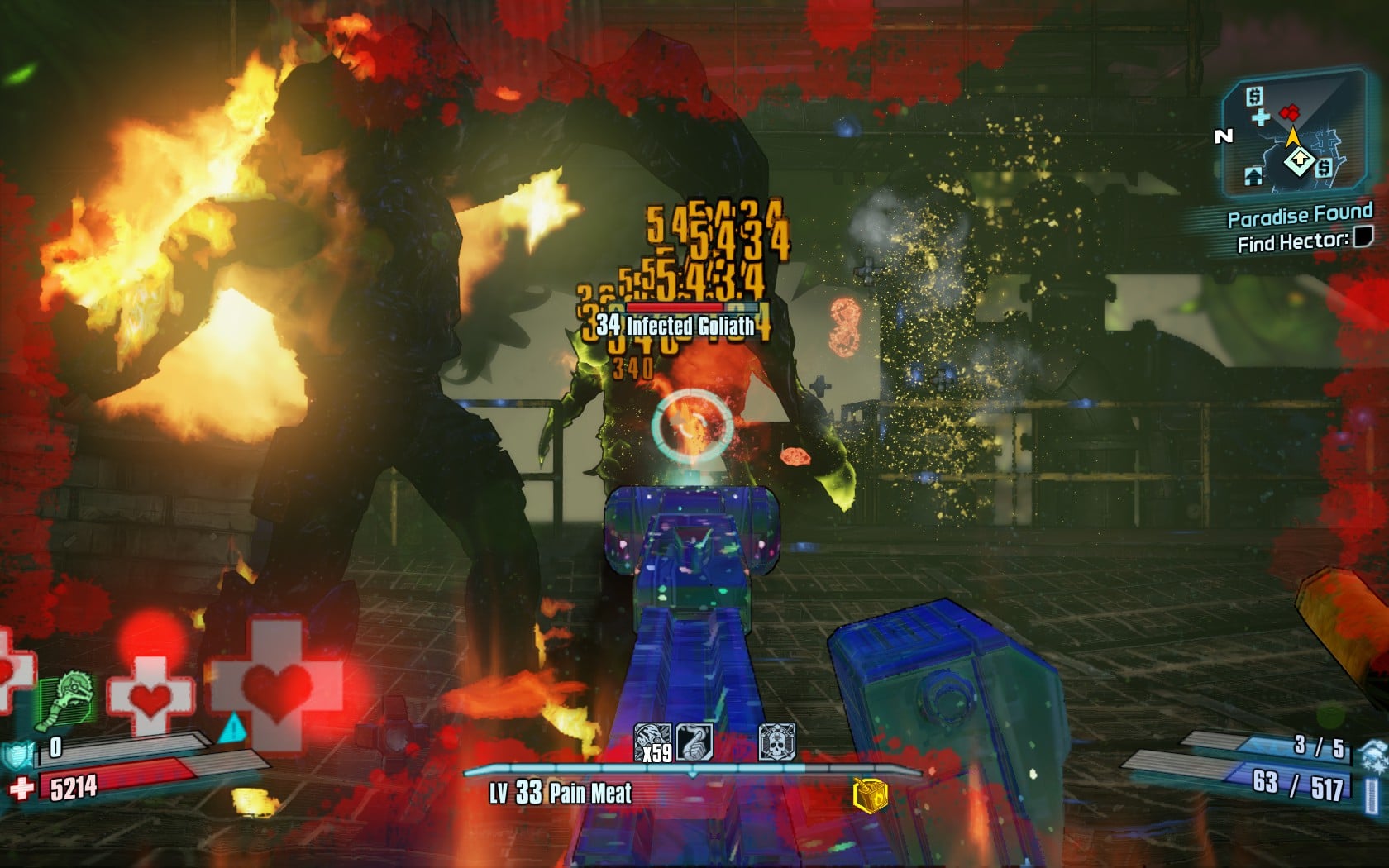Expand the N compass indicator on minimap
The width and height of the screenshot is (1389, 868).
[1222, 135]
